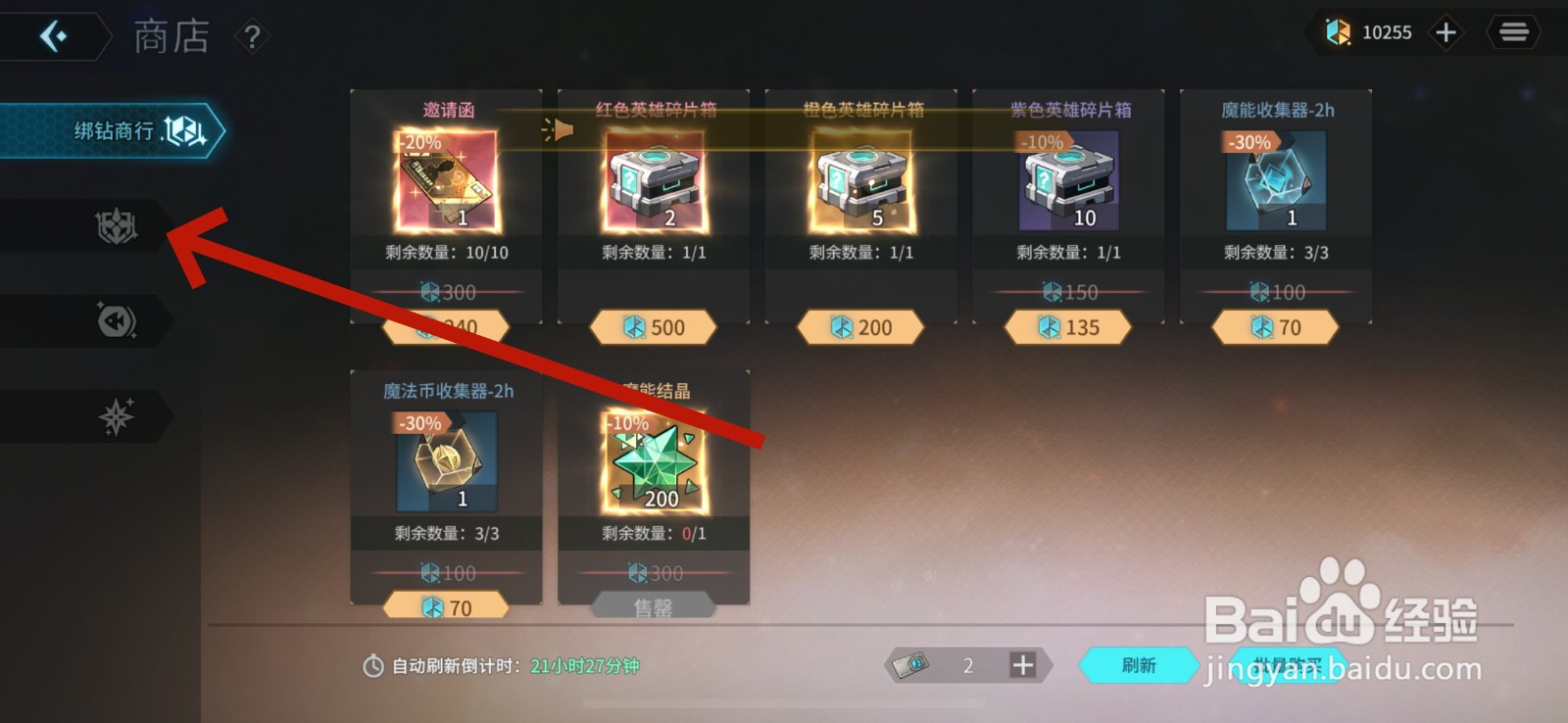1568x723 pixels.
Task: Buy 魔能收集器-2h for 70 diamonds
Action: (1274, 327)
